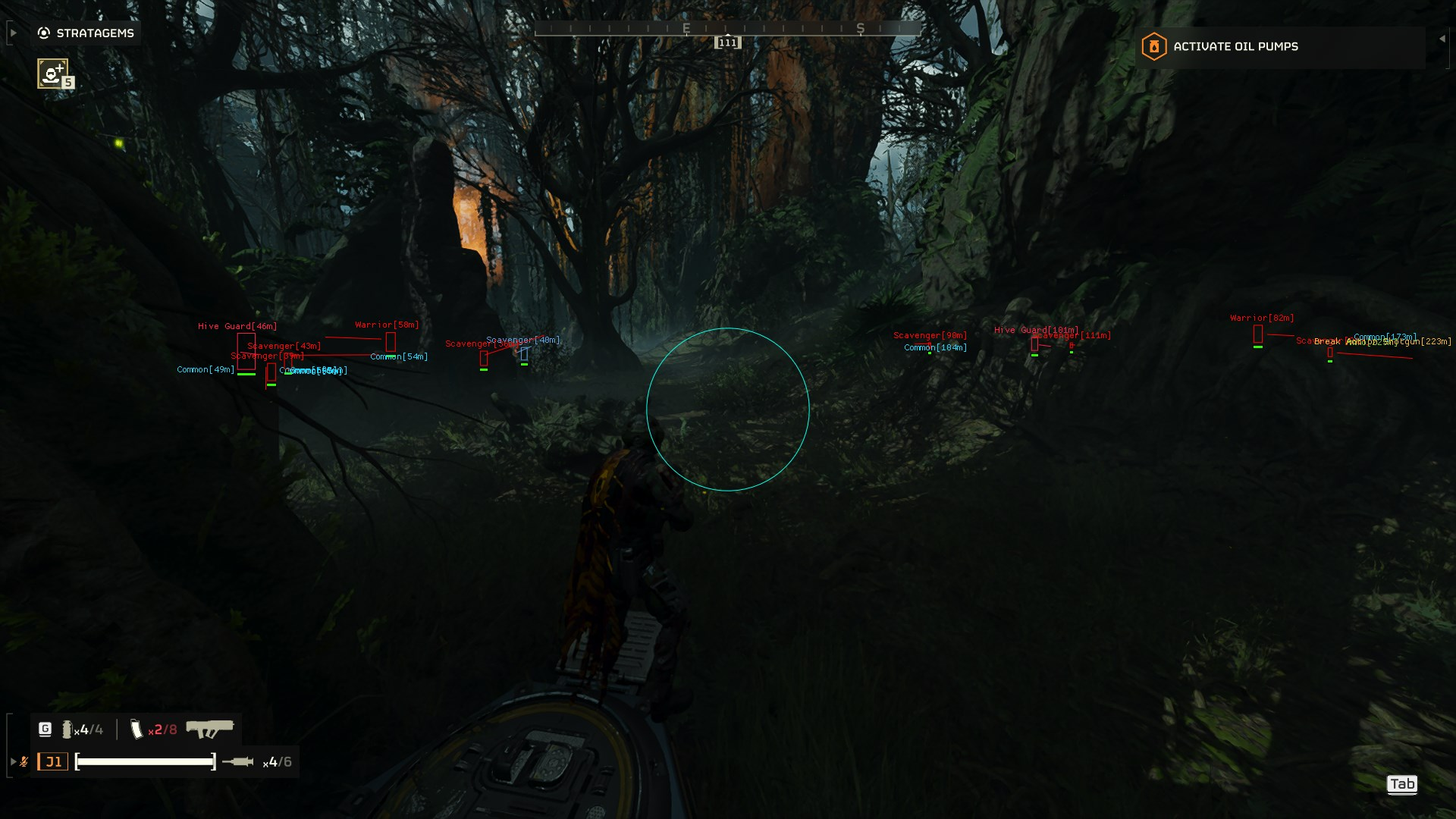The image size is (1456, 819).
Task: Expand the stratagems list arrow
Action: click(13, 33)
